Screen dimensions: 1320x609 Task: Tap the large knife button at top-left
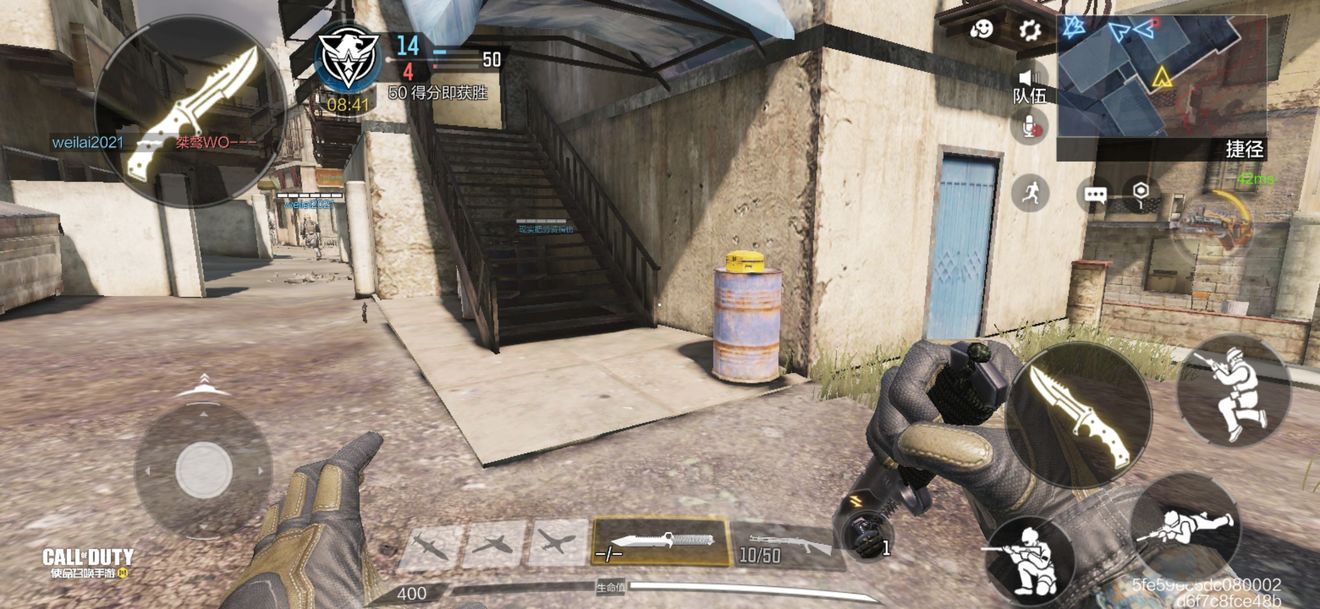[x=190, y=110]
